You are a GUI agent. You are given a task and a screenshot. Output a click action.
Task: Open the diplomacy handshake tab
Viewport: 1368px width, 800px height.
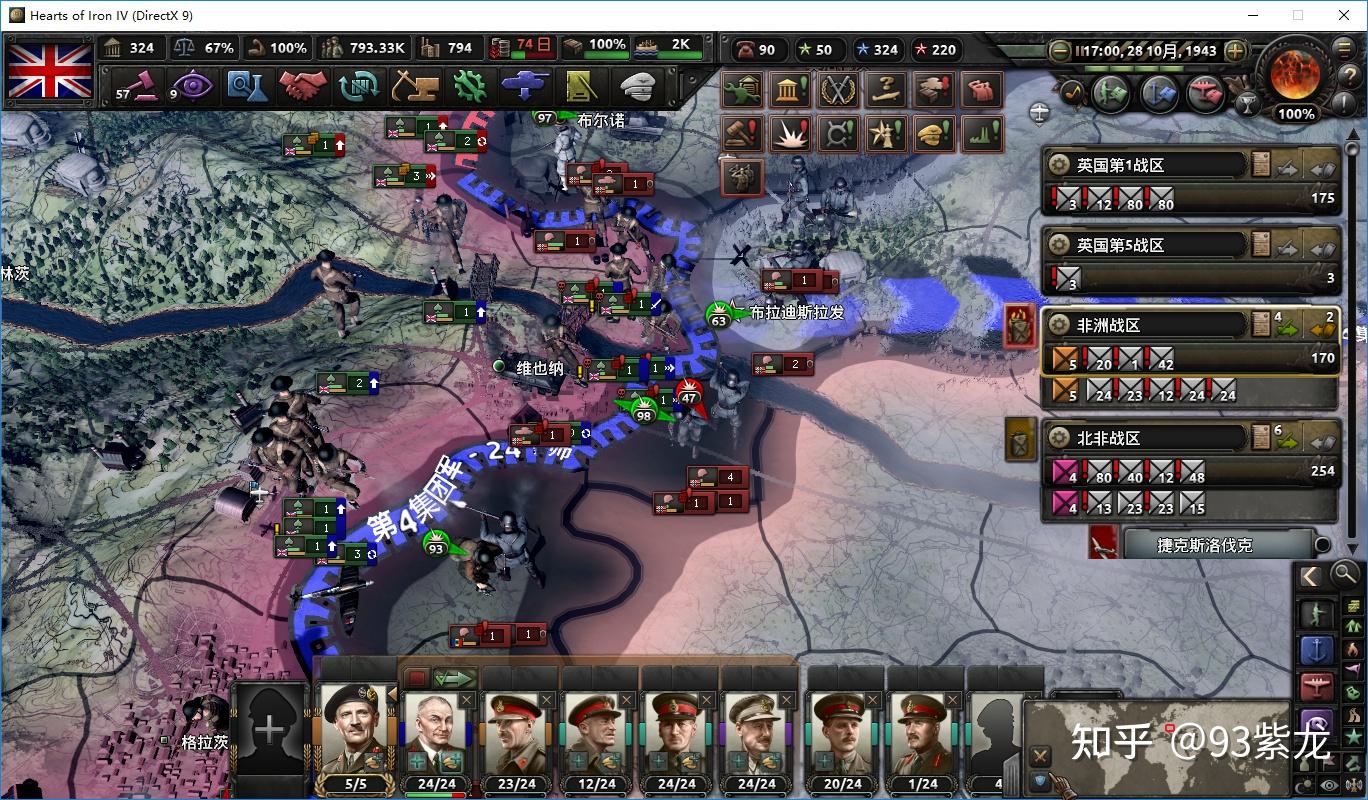[303, 86]
